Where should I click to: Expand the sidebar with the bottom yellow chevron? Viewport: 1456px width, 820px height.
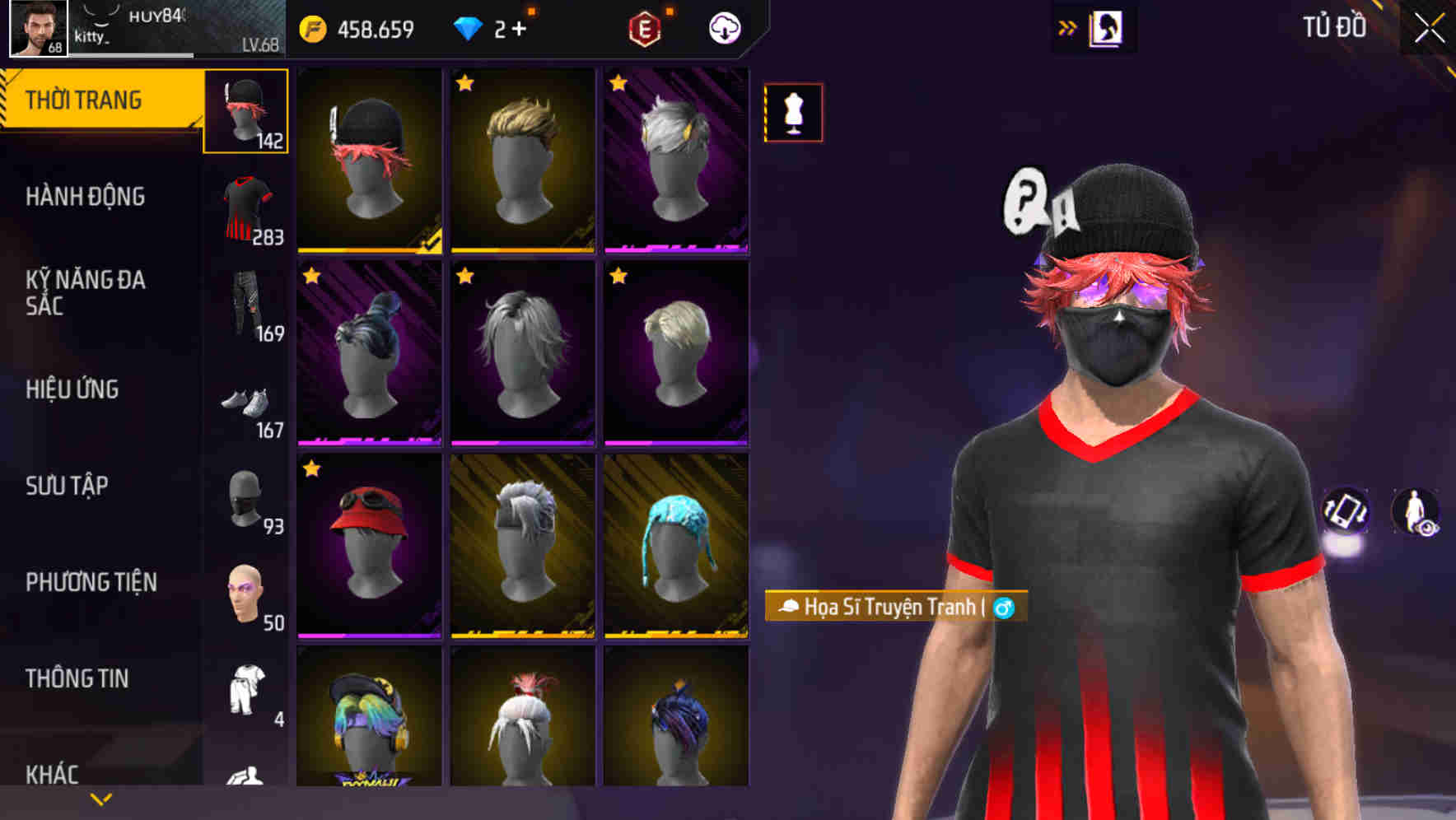point(102,798)
